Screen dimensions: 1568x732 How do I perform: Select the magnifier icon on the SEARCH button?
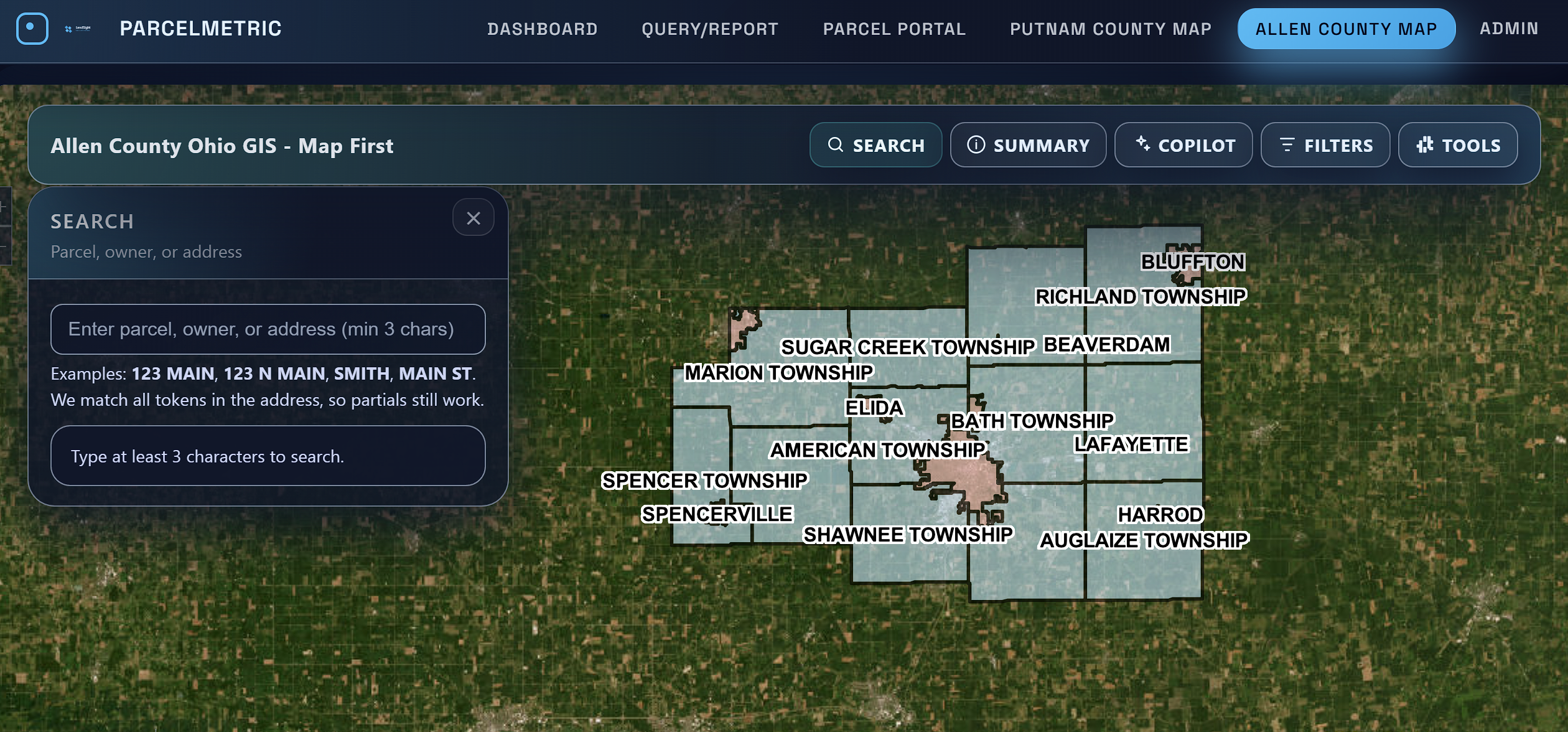click(837, 144)
